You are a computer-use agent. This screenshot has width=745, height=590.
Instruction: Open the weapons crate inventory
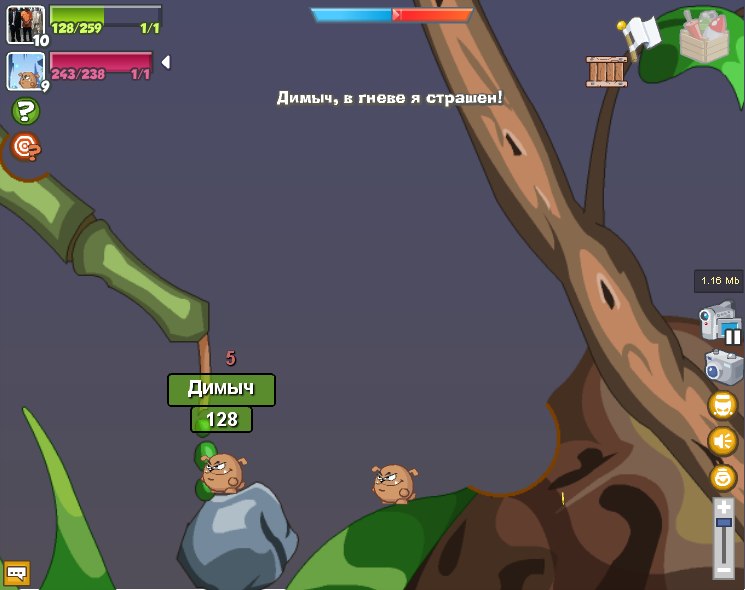(708, 38)
